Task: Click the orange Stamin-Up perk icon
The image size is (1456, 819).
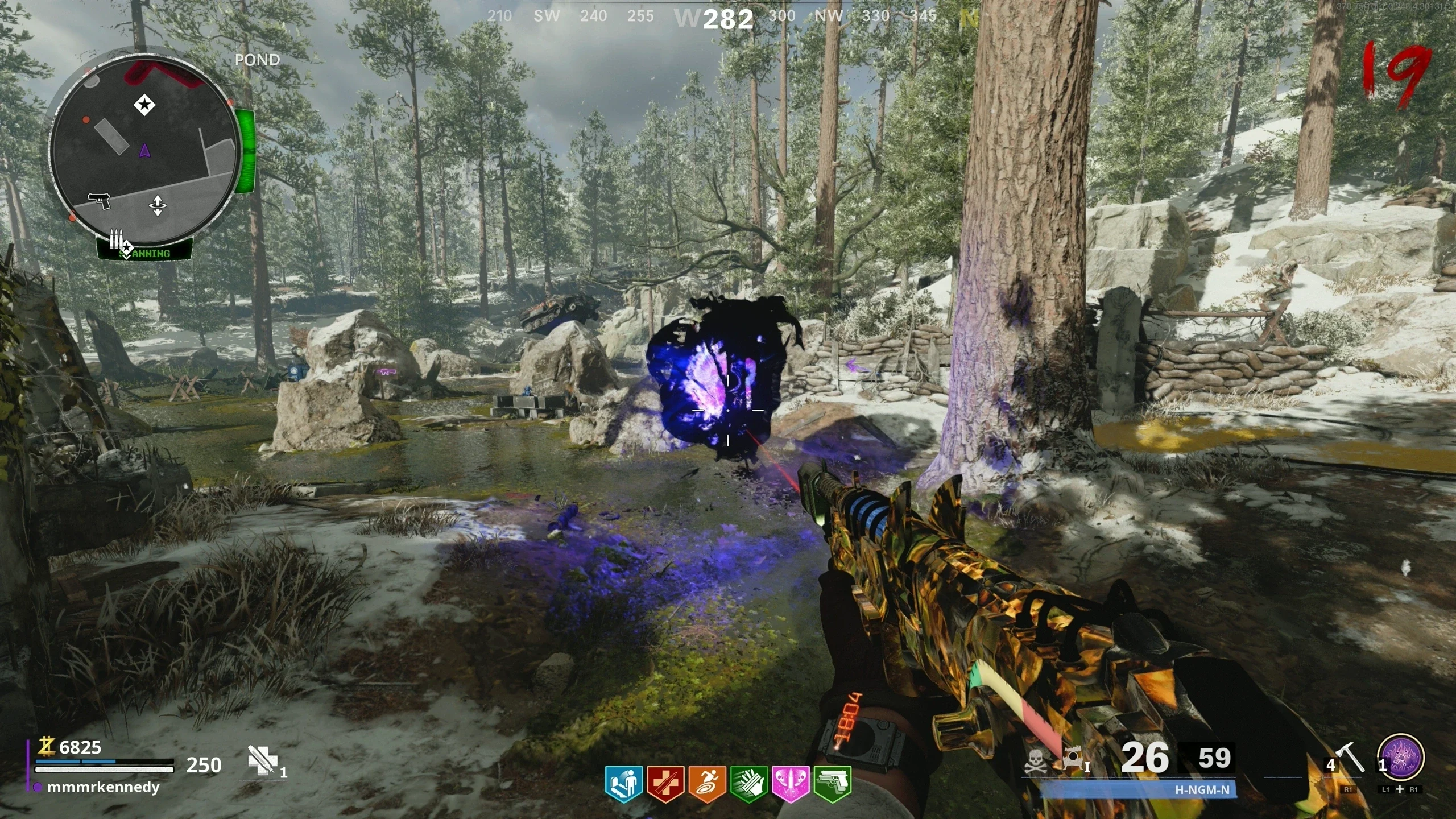Action: pyautogui.click(x=707, y=784)
